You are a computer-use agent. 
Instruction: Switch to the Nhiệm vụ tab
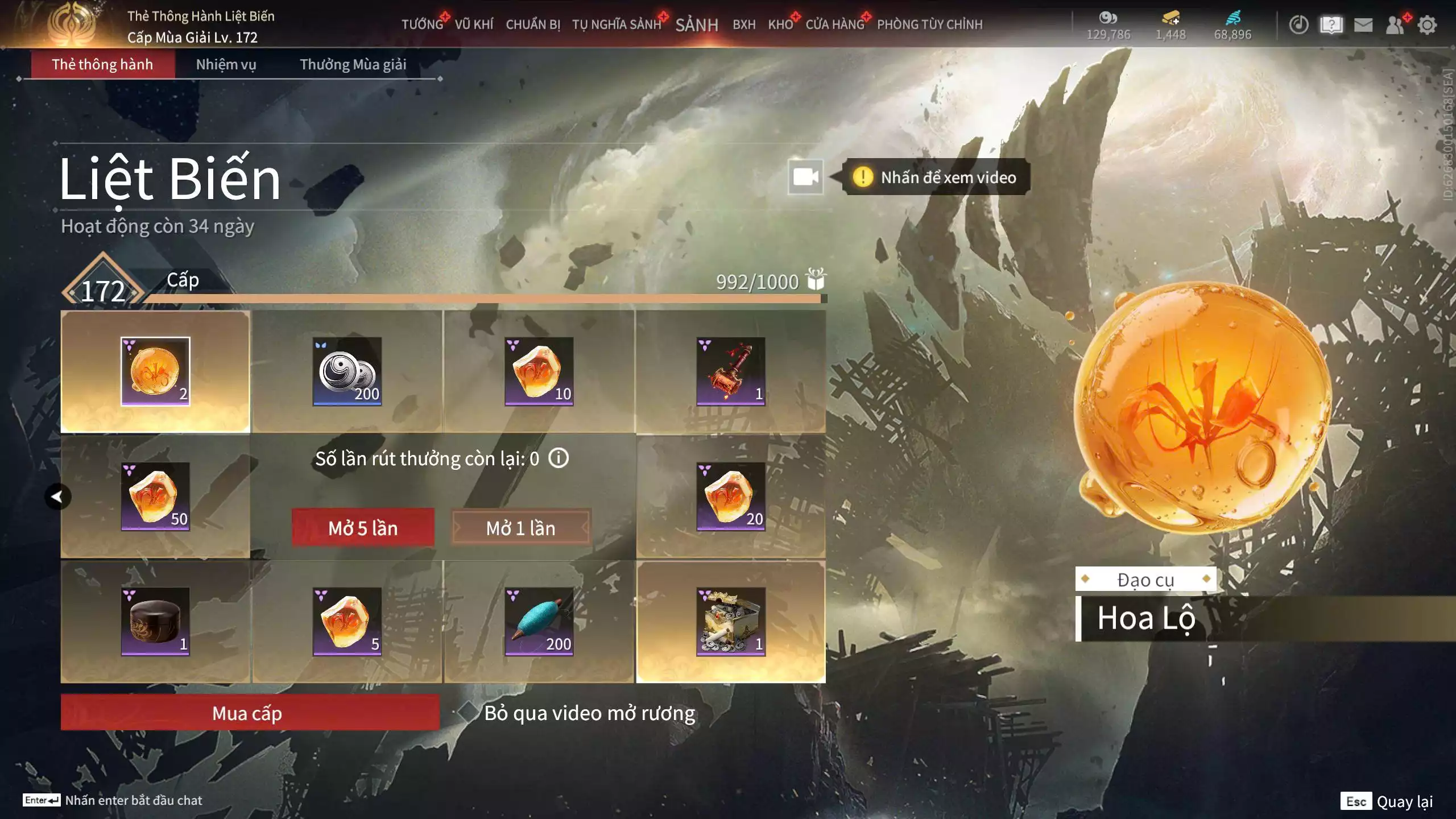click(x=226, y=64)
